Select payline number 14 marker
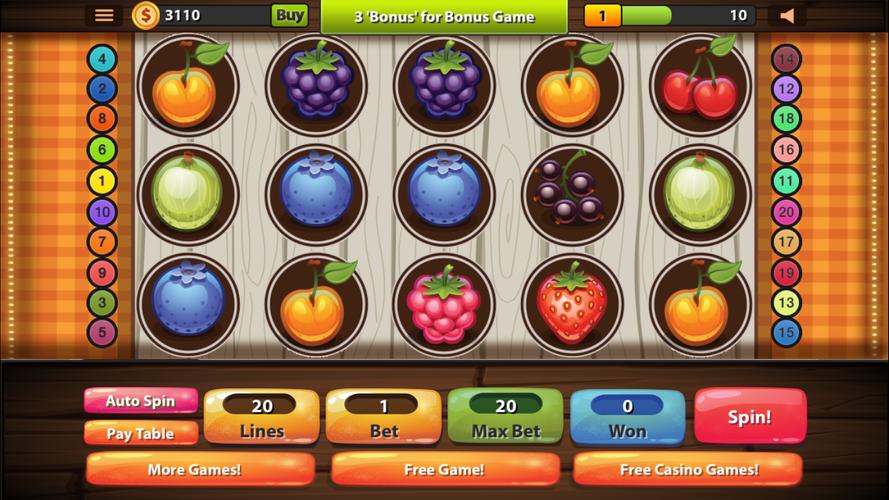The image size is (889, 500). coord(786,59)
